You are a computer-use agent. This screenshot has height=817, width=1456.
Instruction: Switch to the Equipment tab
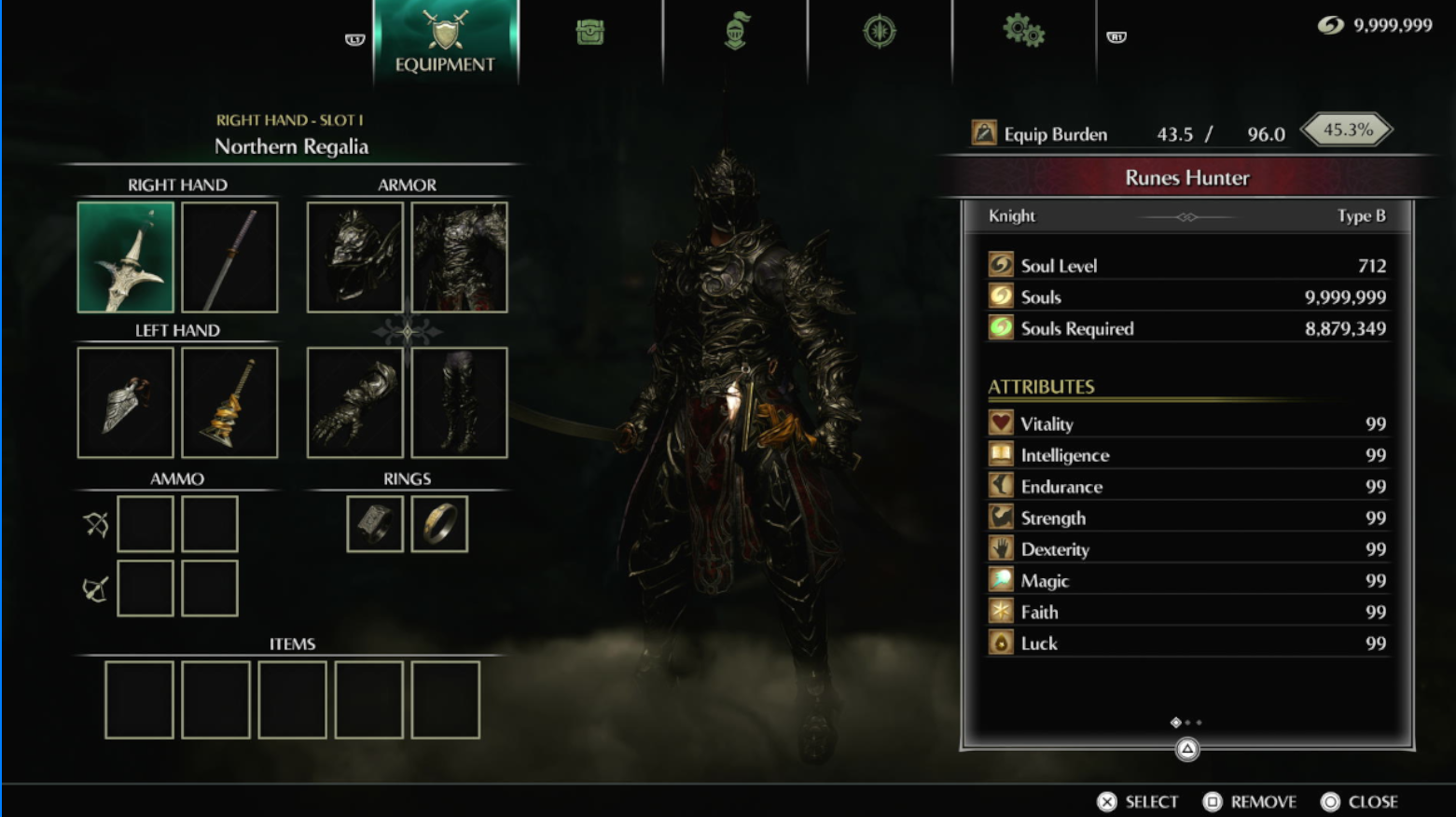coord(445,42)
